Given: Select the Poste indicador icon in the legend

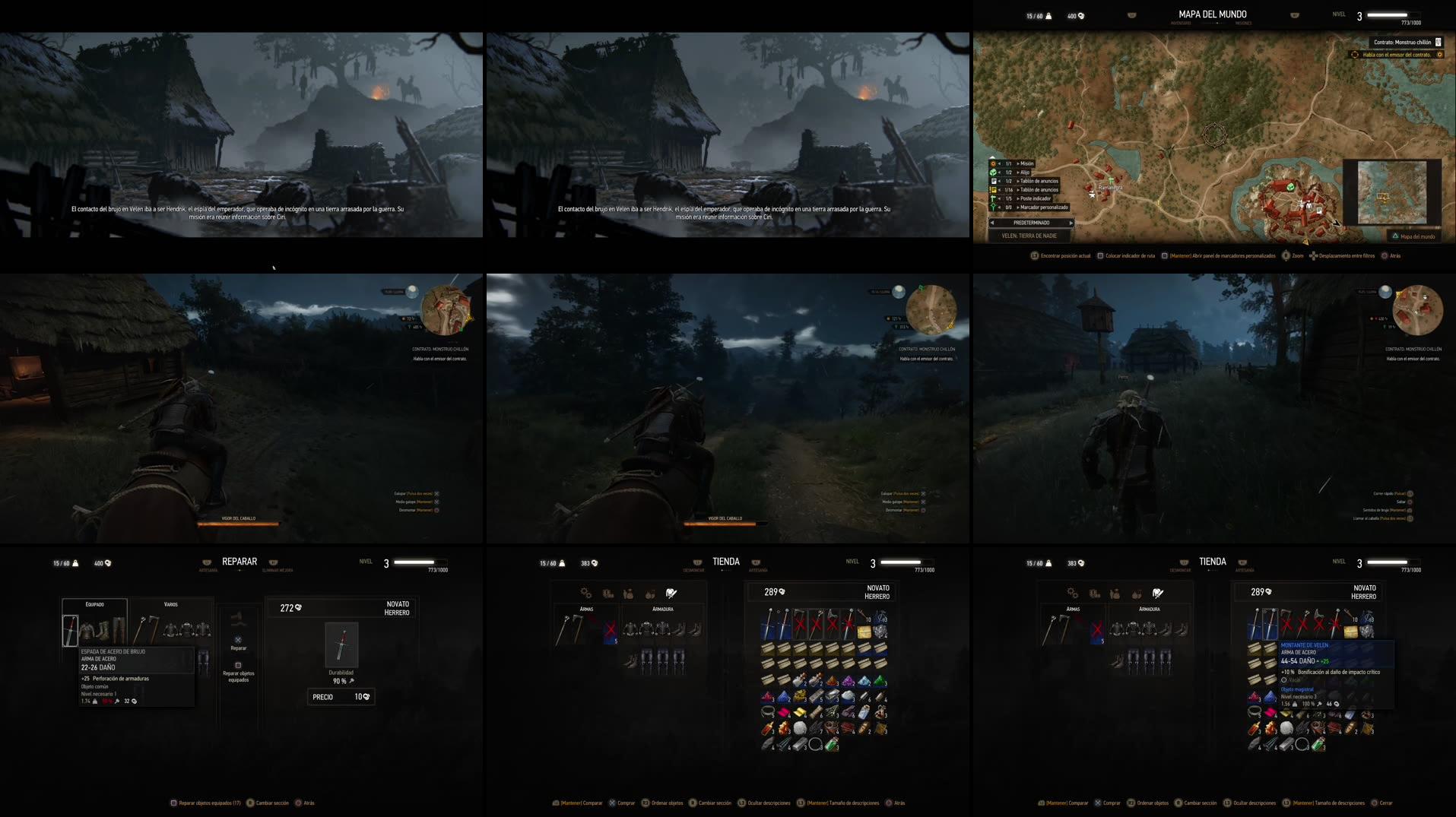Looking at the screenshot, I should (x=993, y=198).
